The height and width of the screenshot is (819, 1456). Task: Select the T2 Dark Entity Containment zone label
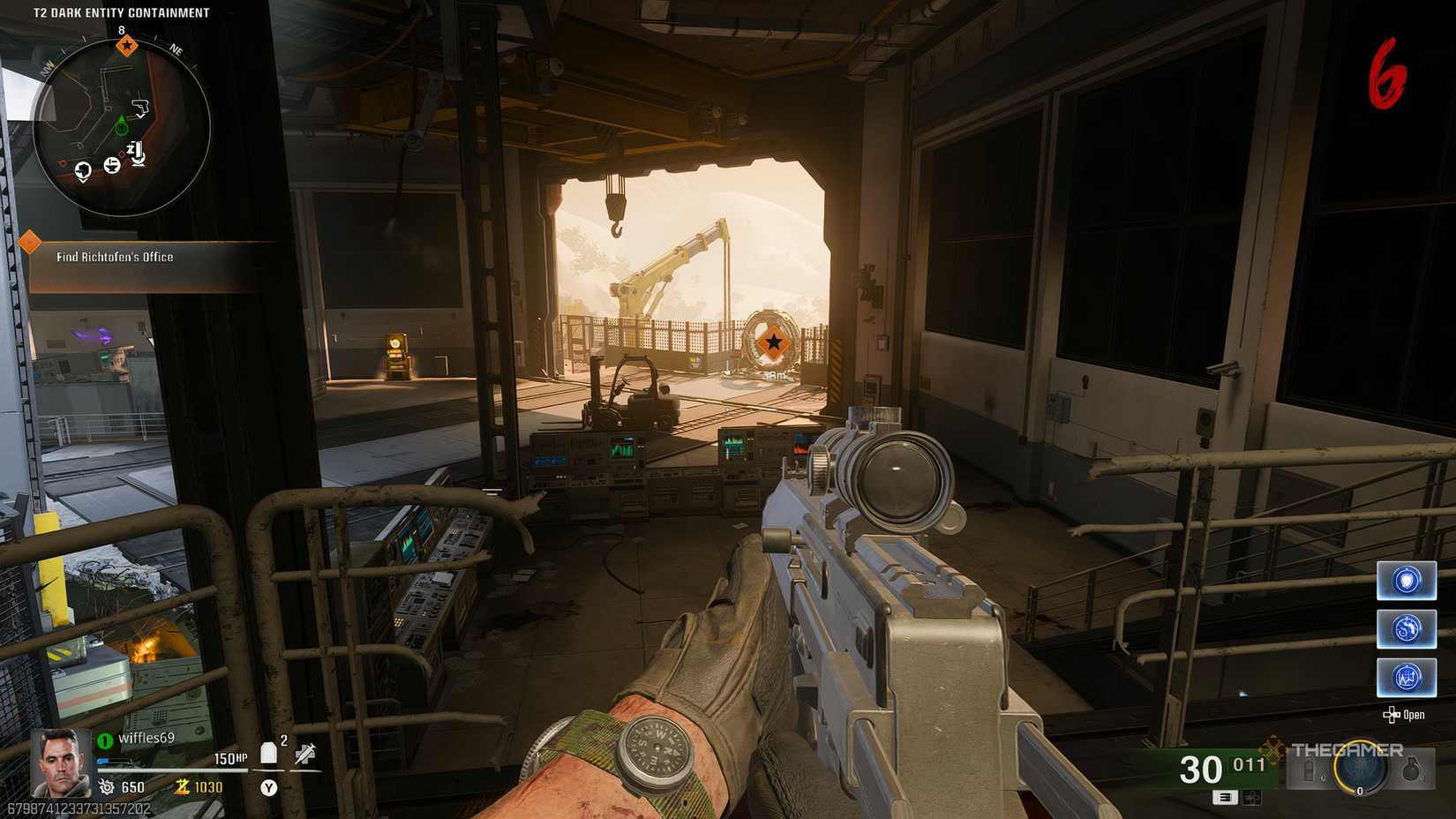[x=119, y=12]
